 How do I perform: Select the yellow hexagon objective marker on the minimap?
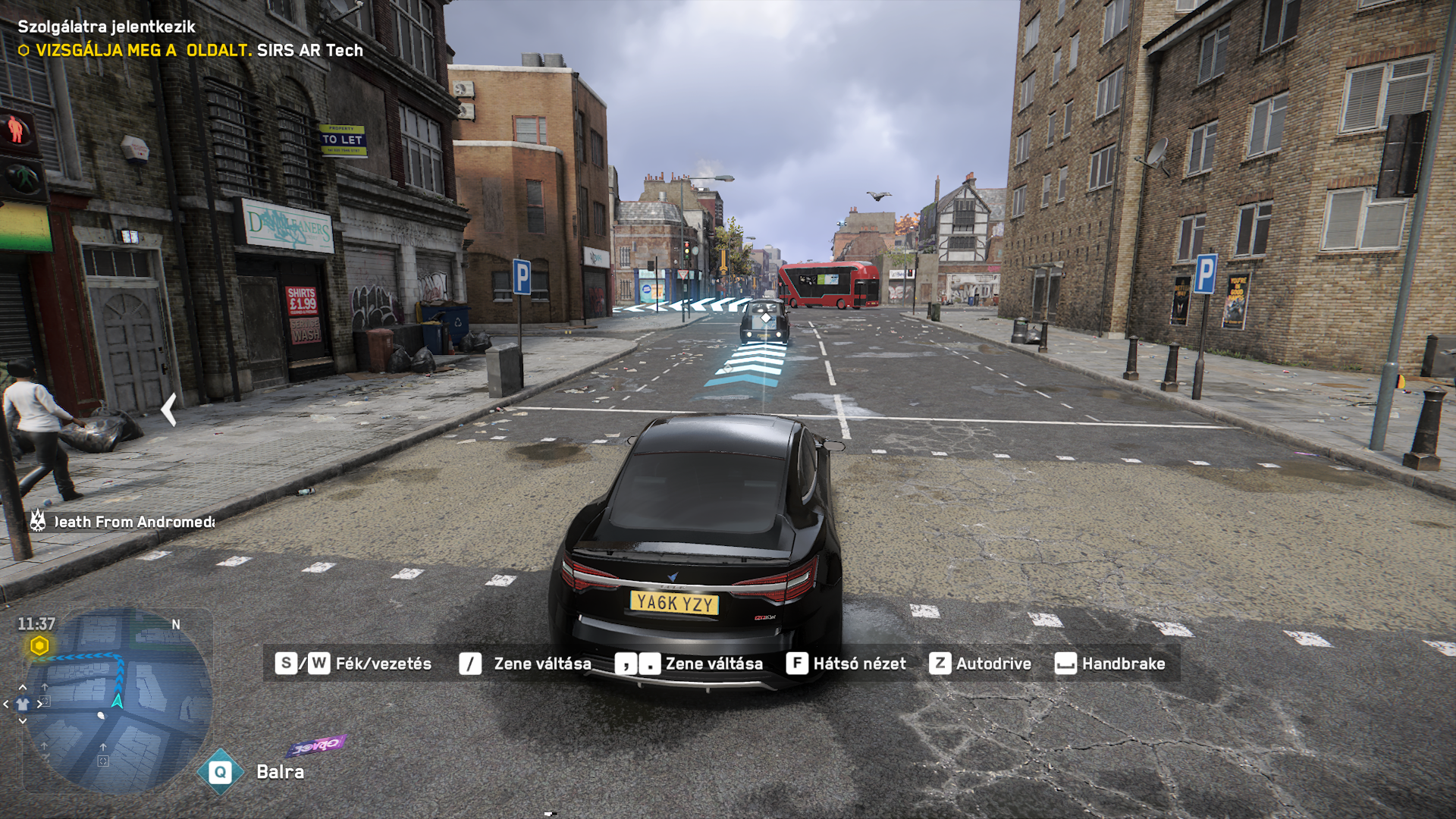39,646
